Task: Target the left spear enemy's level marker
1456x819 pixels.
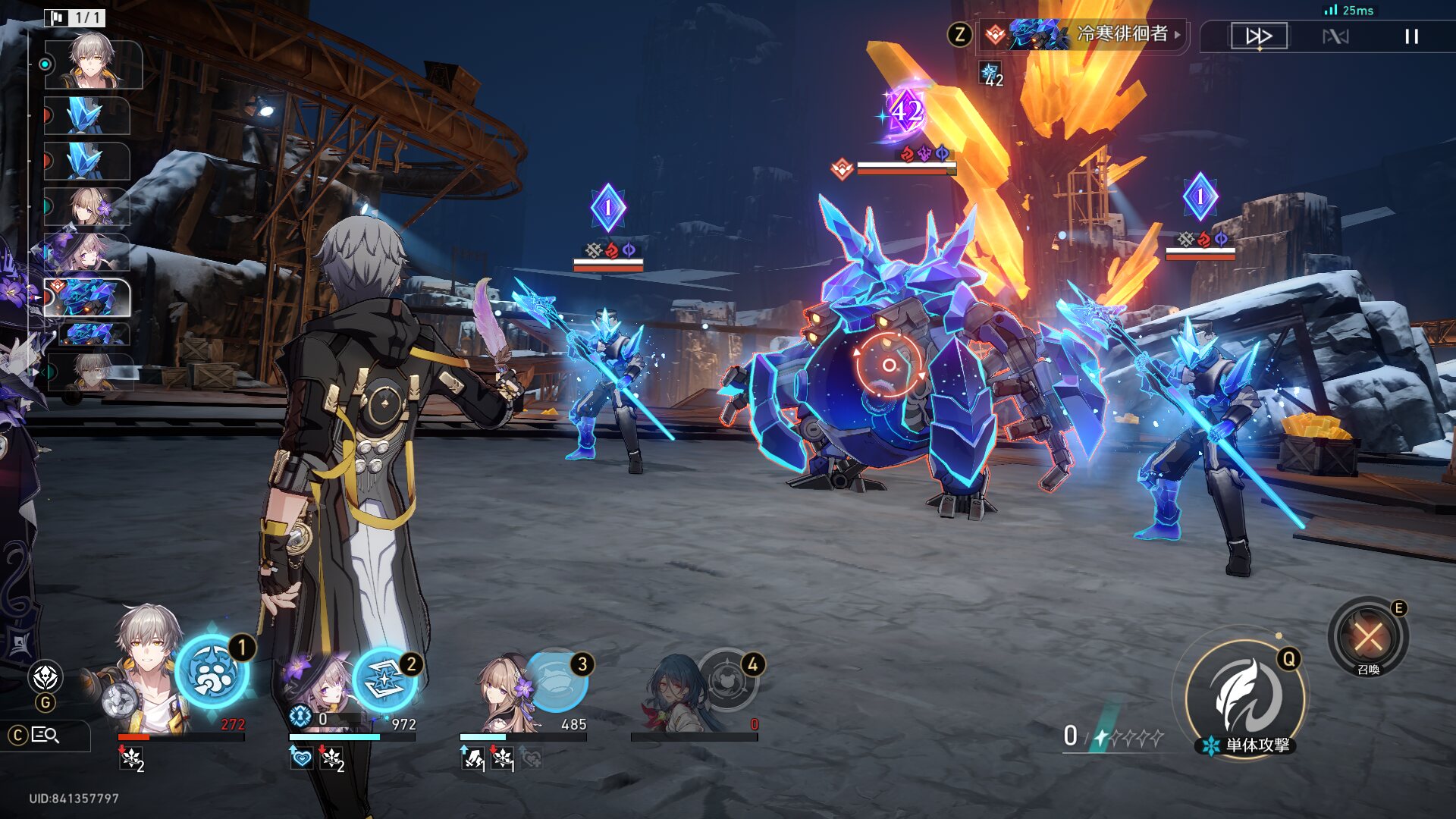Action: coord(607,208)
